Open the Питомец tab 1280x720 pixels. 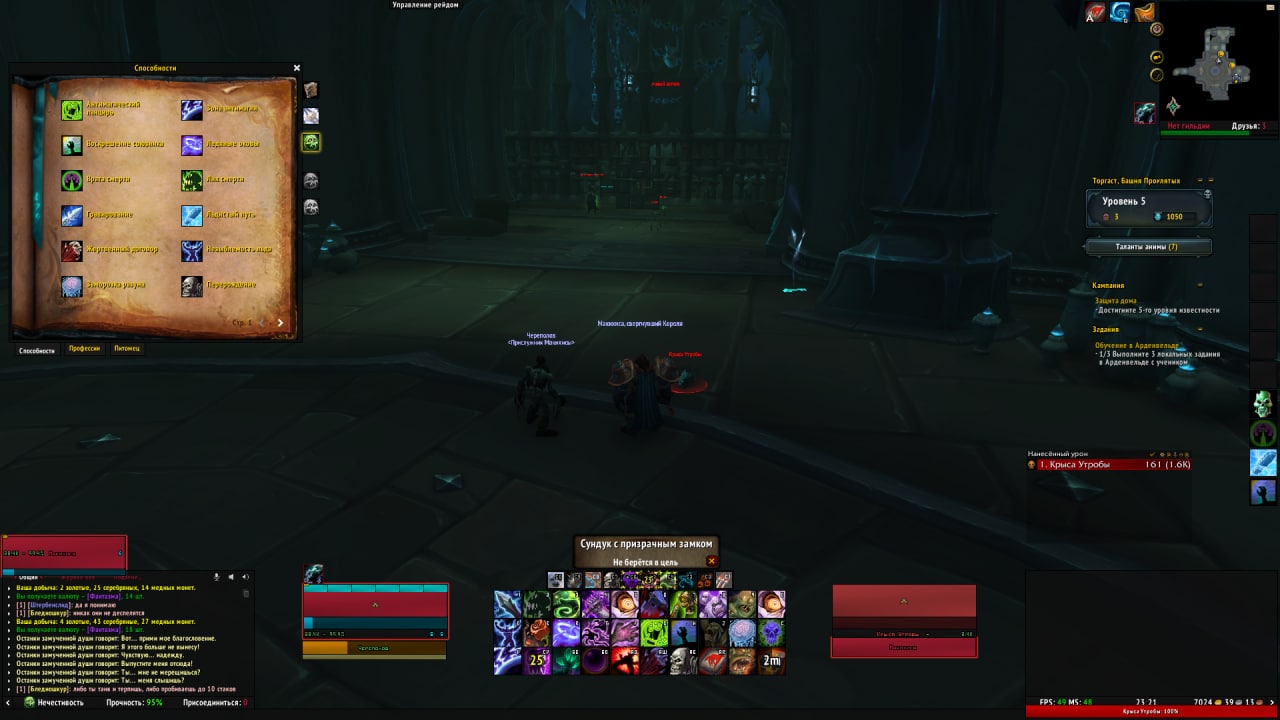pyautogui.click(x=127, y=349)
